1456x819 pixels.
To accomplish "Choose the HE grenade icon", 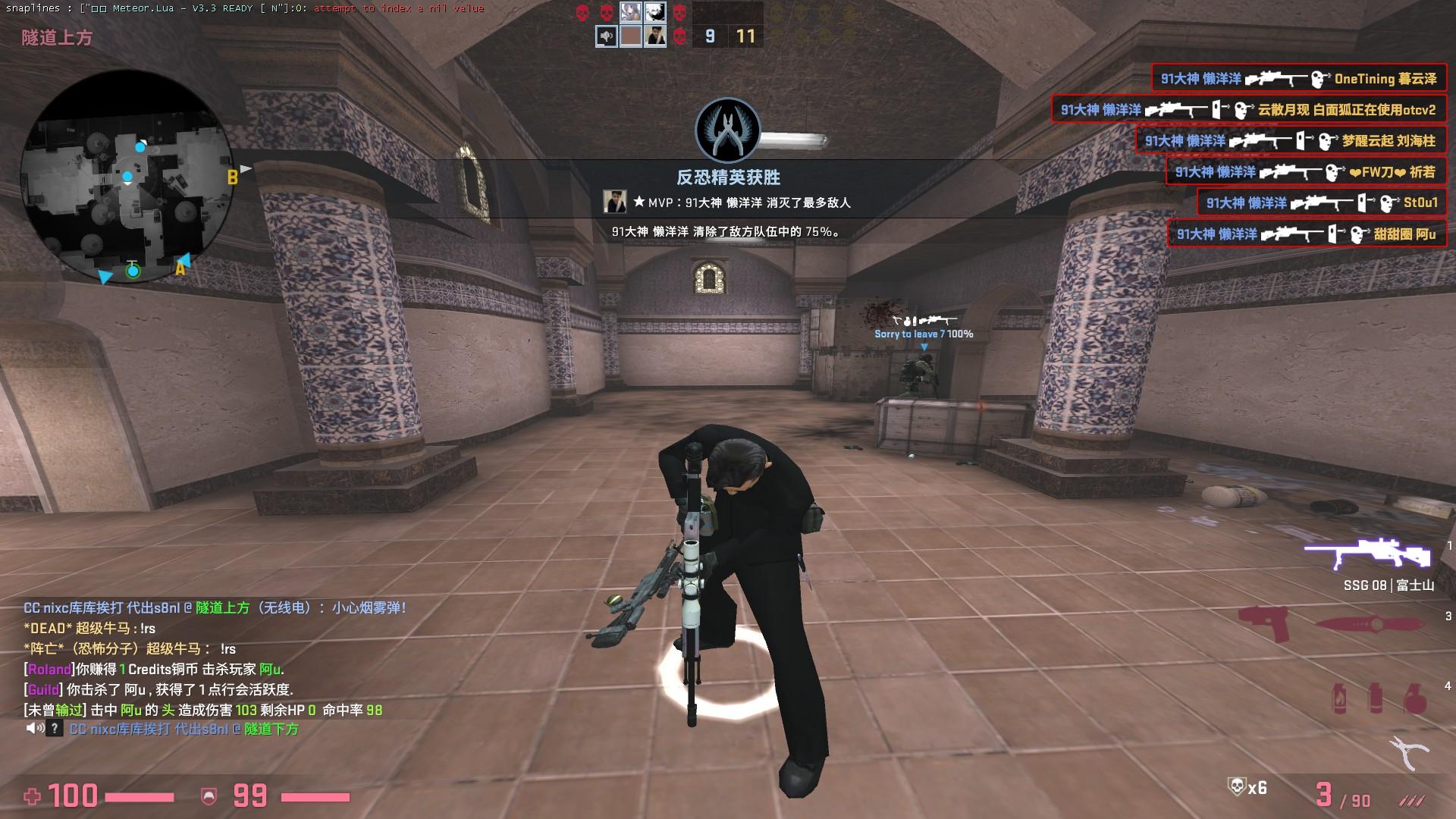I will point(1414,698).
